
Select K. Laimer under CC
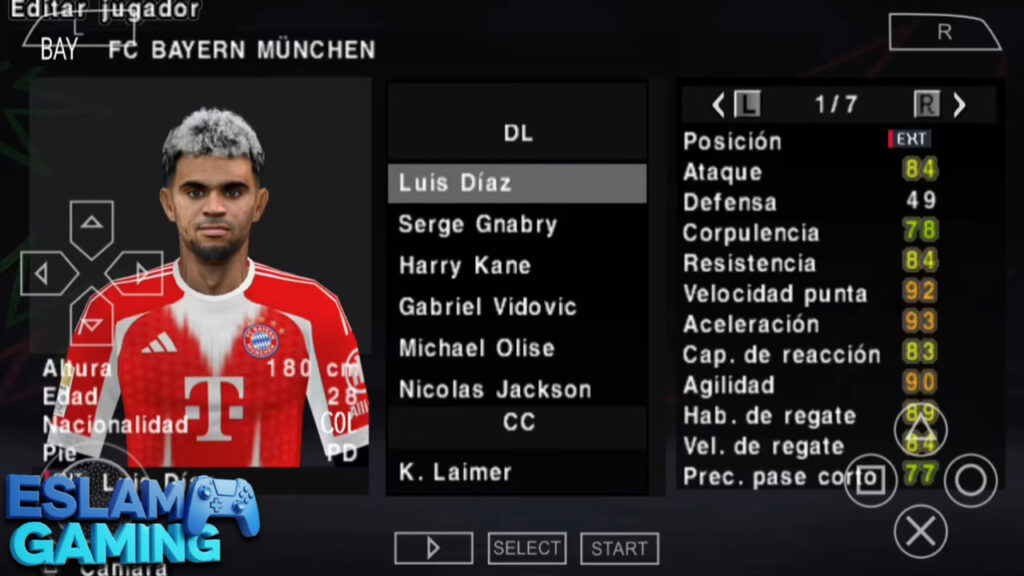point(516,472)
